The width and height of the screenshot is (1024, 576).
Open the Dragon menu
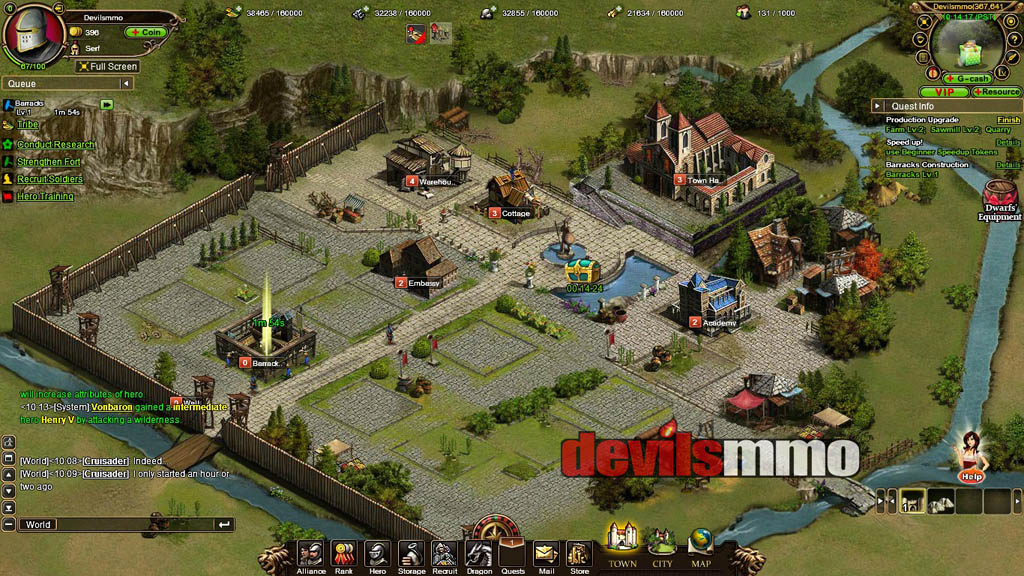478,554
